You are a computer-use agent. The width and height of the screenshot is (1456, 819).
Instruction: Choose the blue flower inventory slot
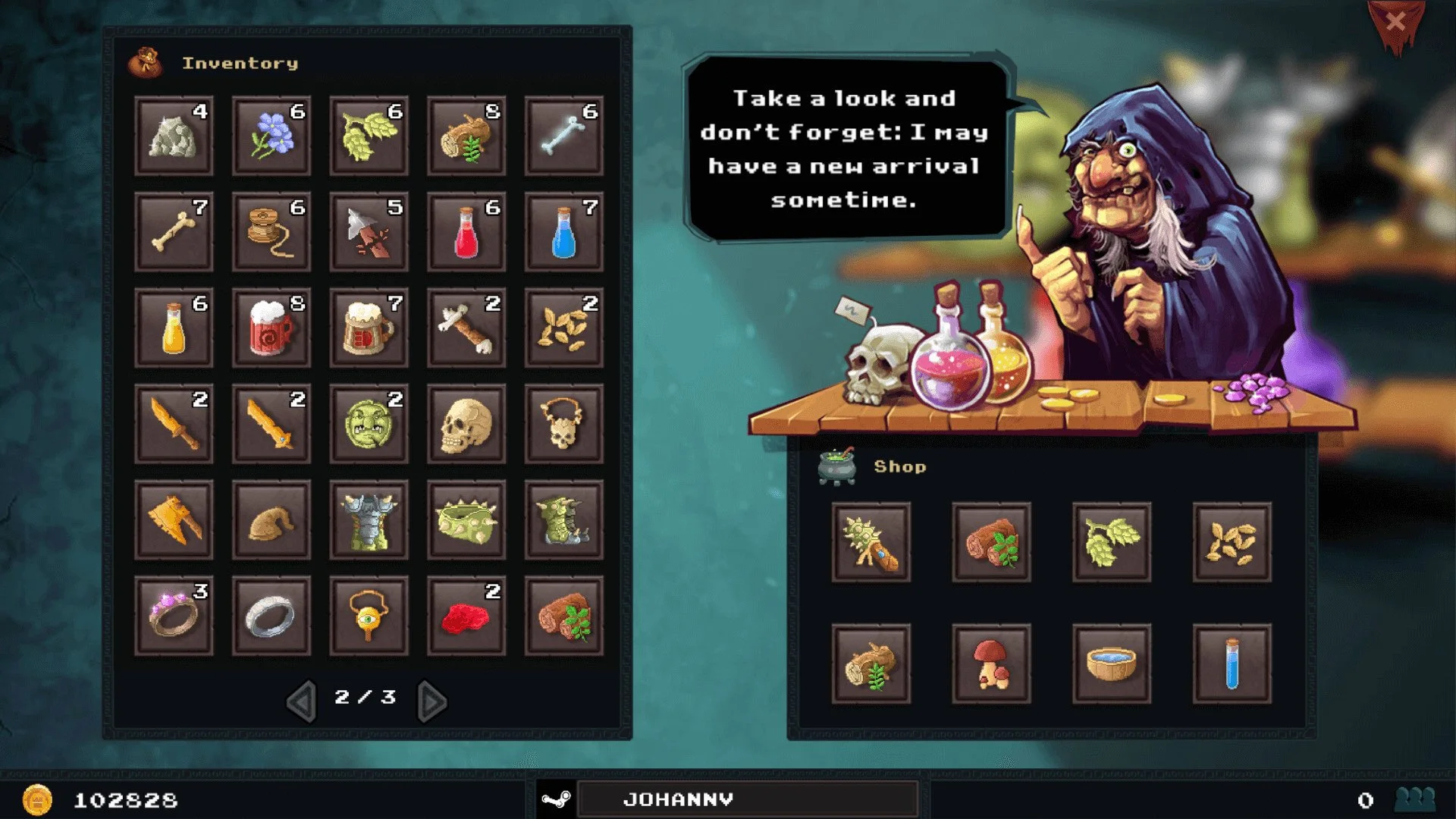coord(271,136)
